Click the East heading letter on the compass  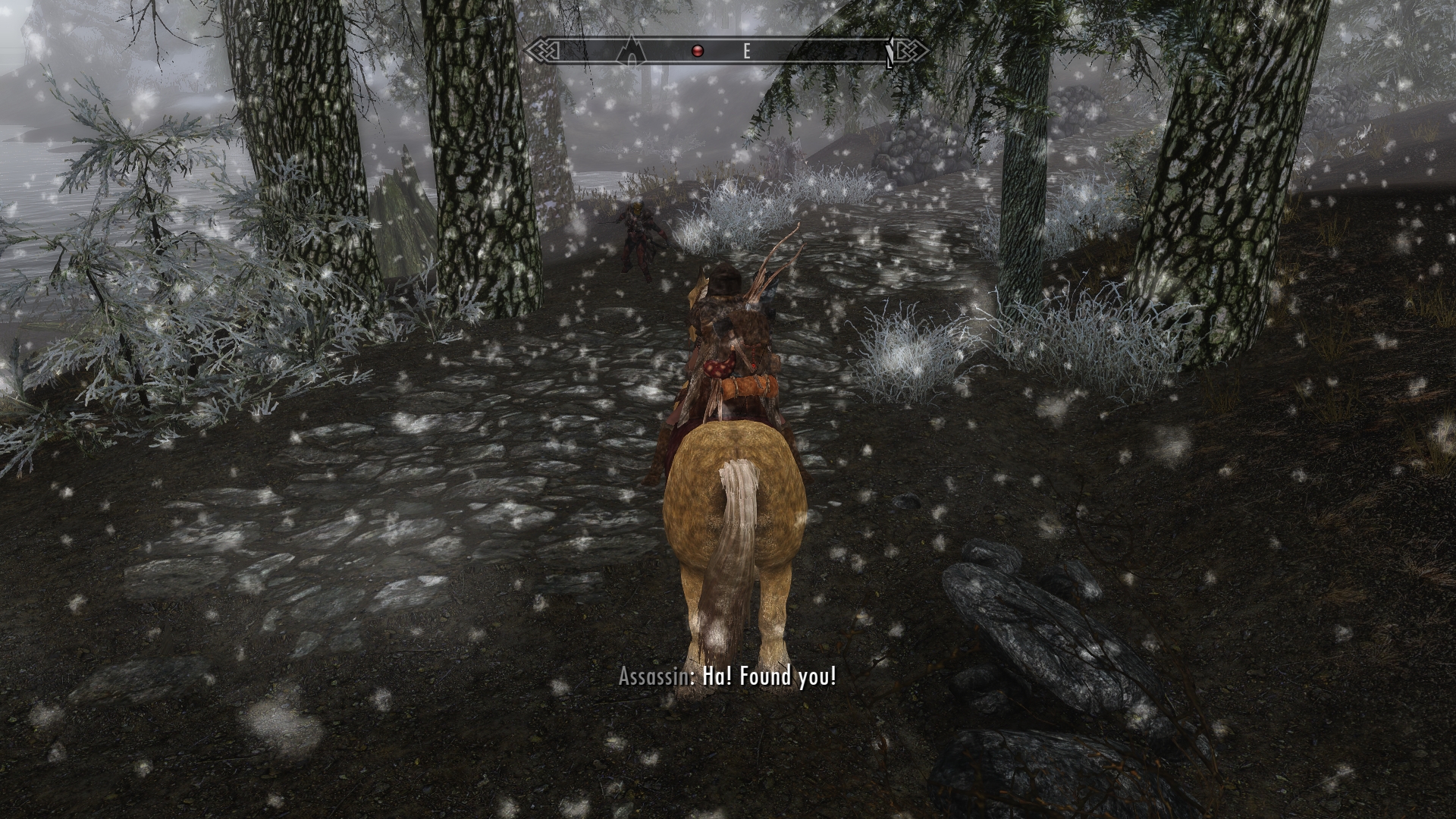pyautogui.click(x=746, y=52)
